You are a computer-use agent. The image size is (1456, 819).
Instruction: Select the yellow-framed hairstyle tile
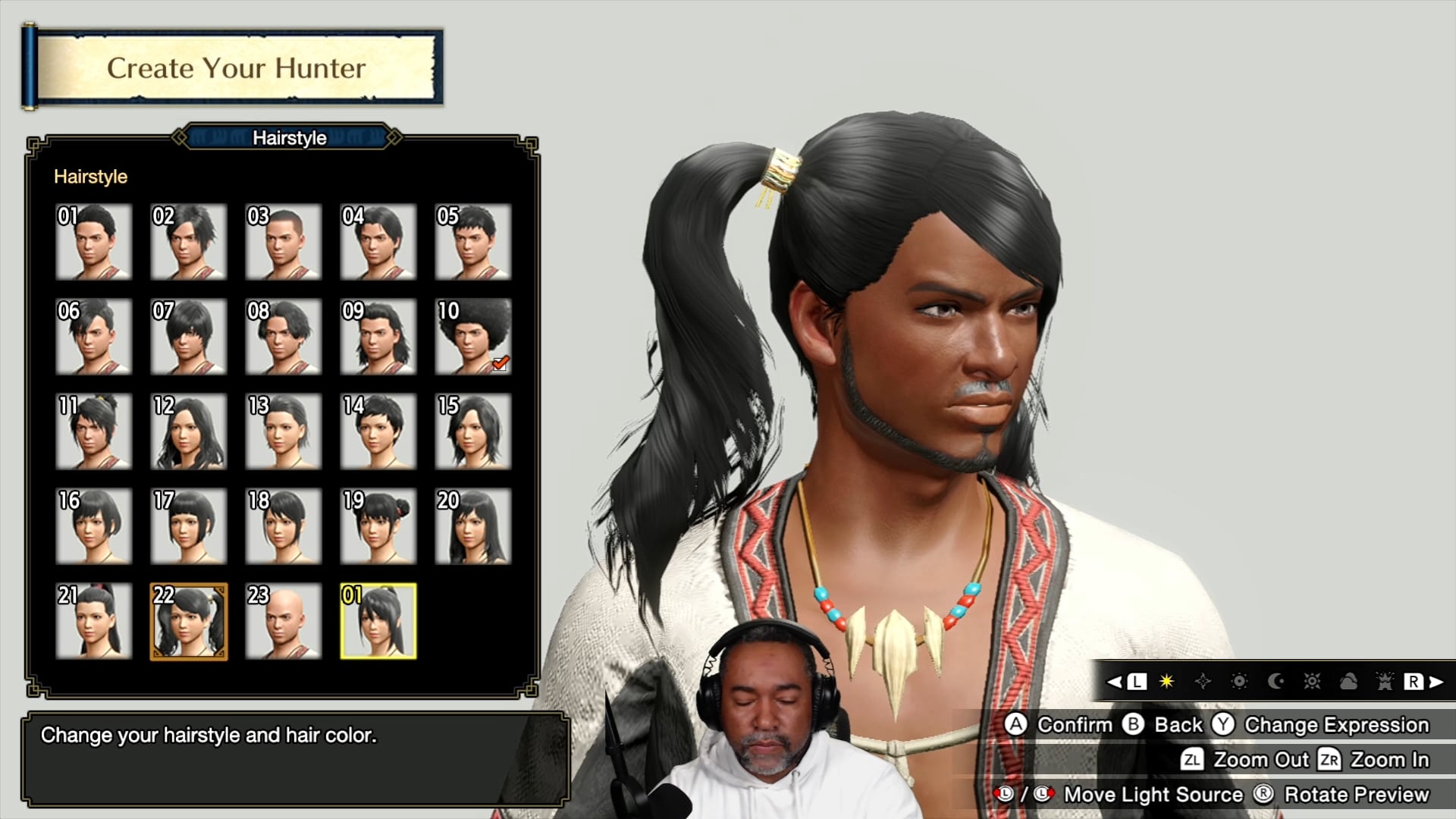coord(378,621)
